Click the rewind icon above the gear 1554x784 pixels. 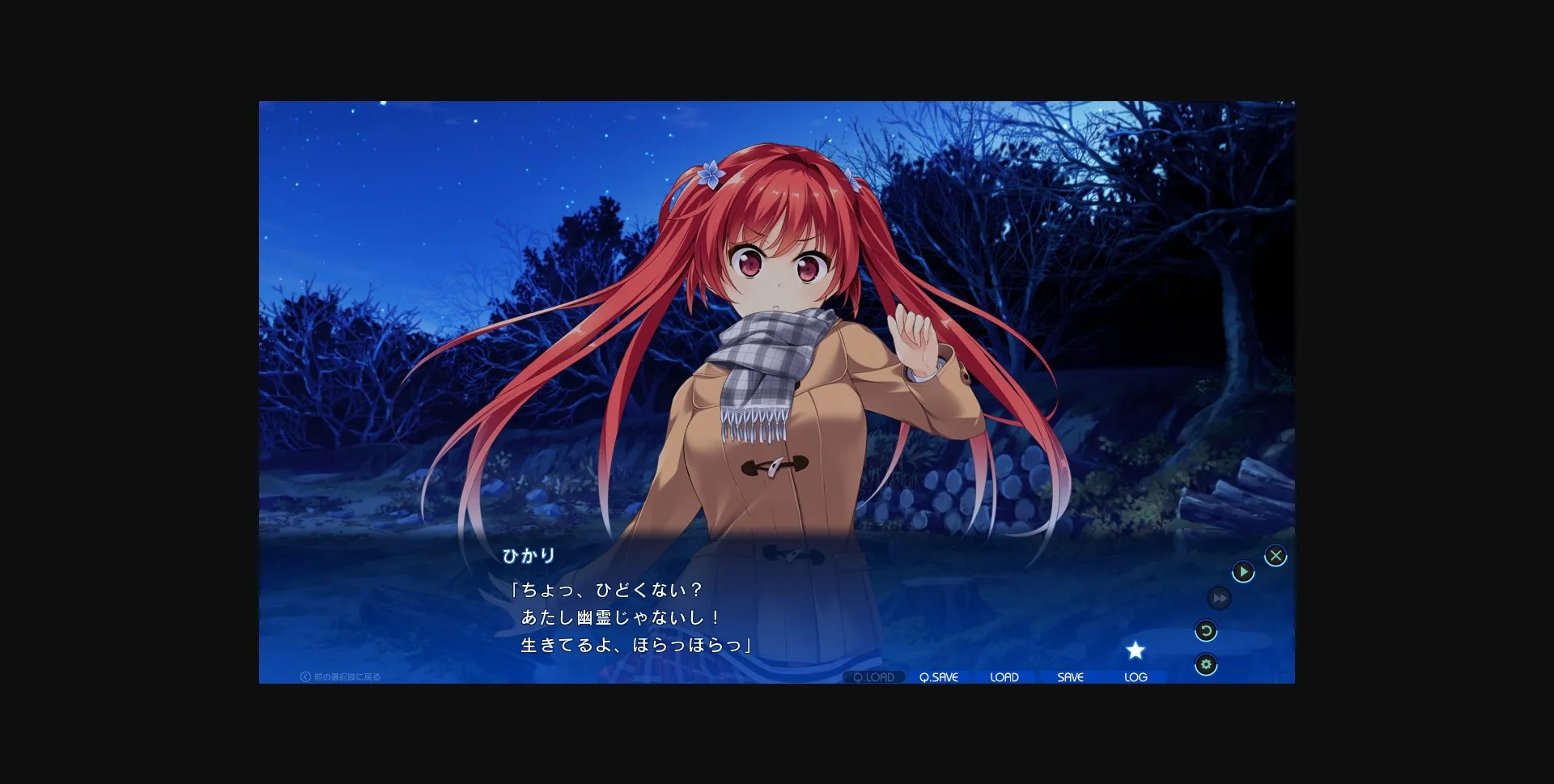(1205, 631)
